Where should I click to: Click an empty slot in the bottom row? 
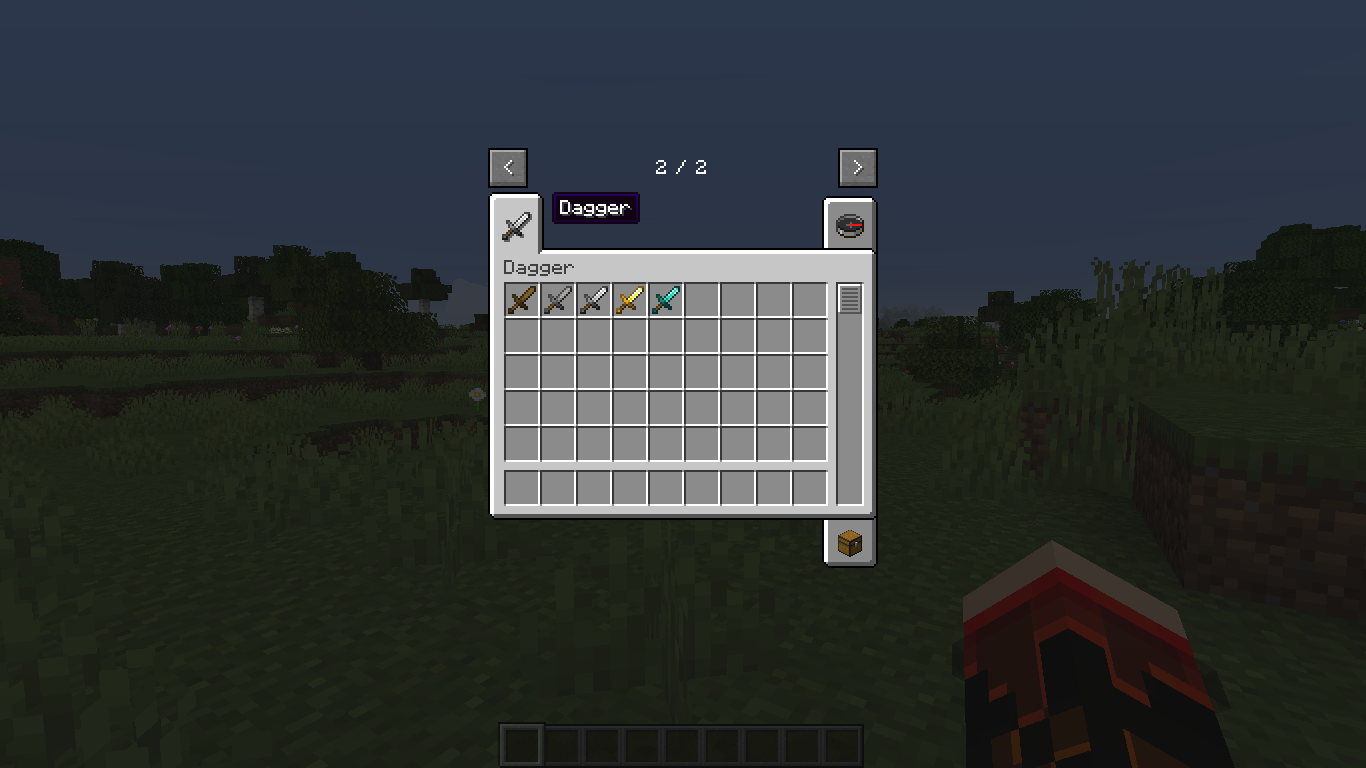pos(664,485)
